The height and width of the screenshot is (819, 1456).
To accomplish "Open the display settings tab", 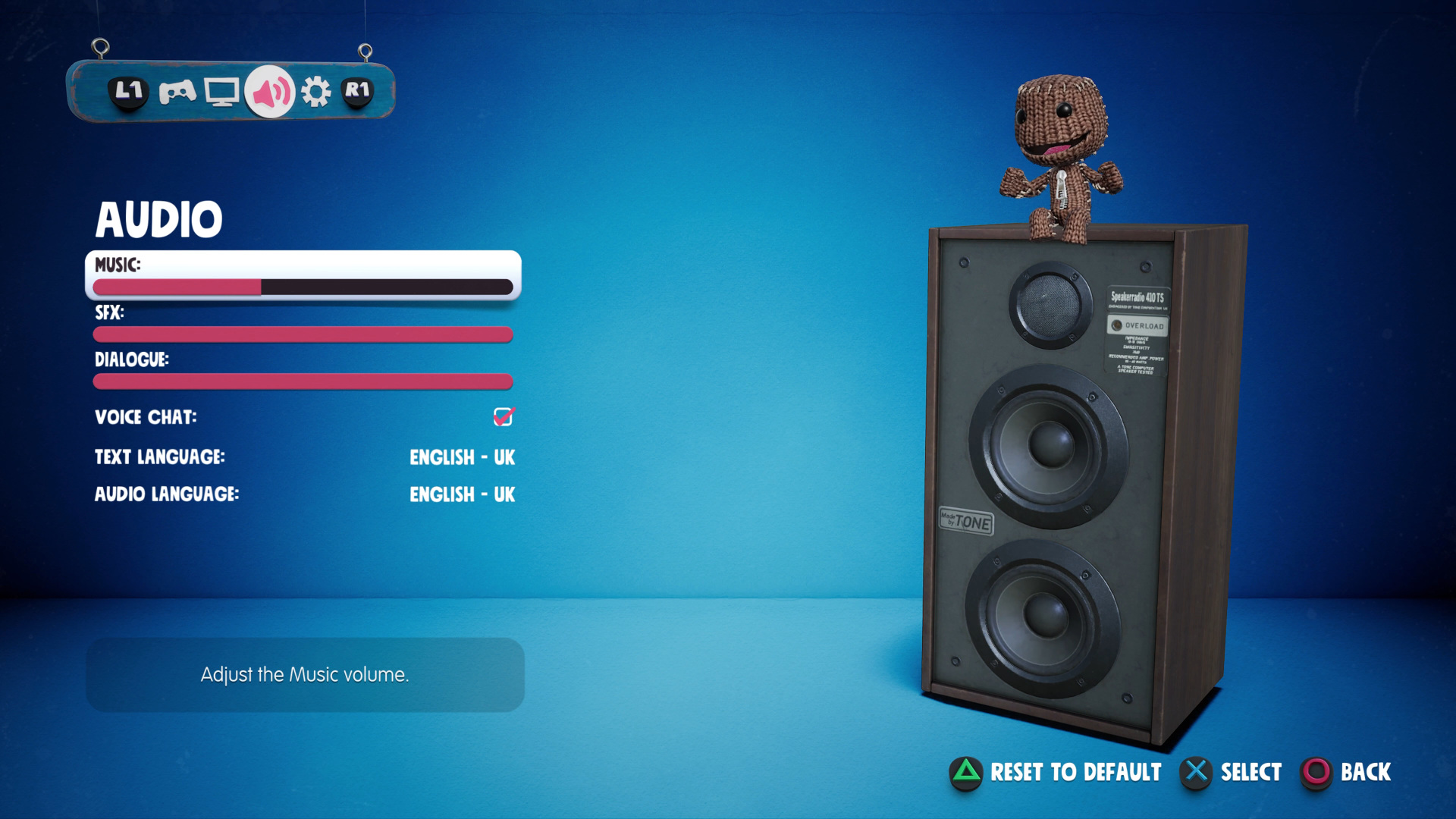I will click(x=221, y=93).
